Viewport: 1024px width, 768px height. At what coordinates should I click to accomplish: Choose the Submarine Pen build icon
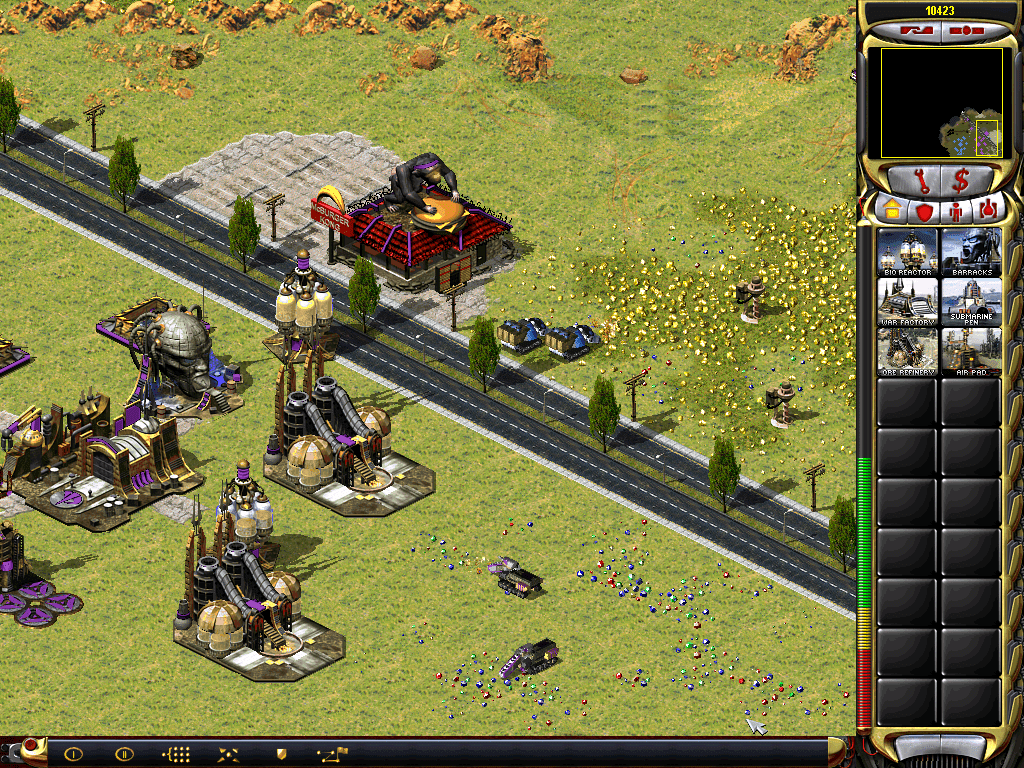coord(971,301)
